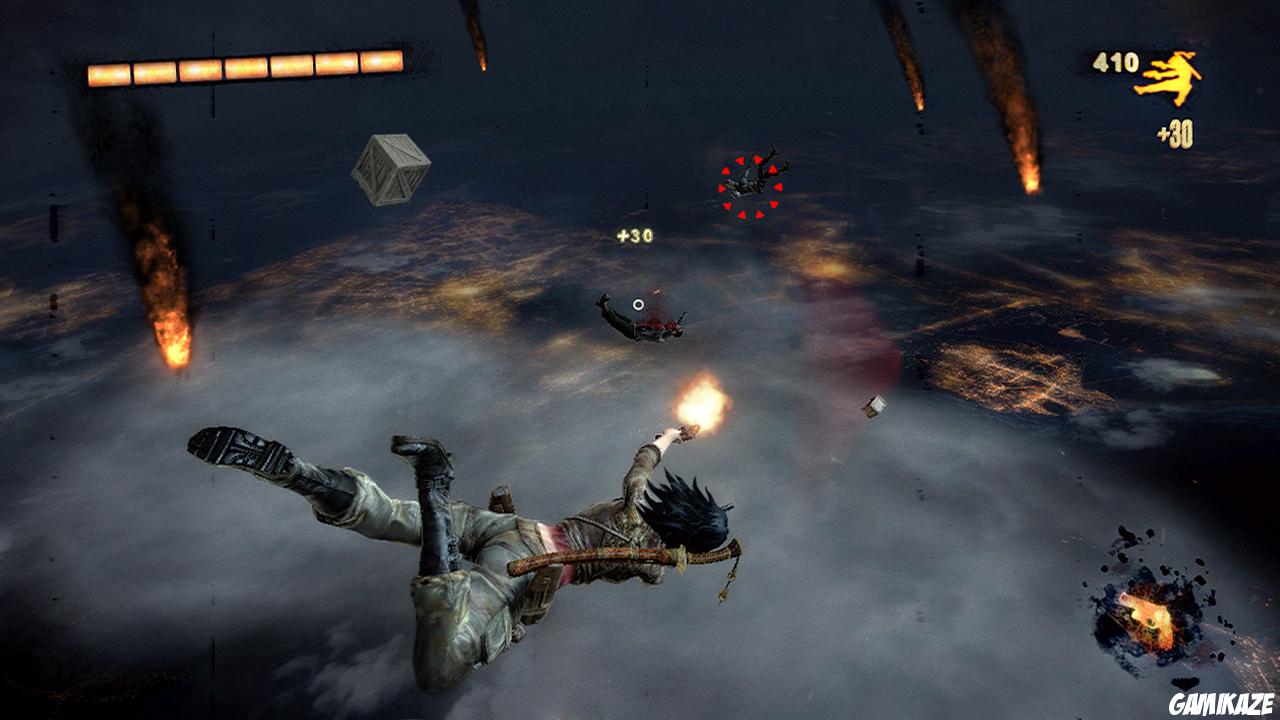Select the yellow acrobat figure icon
This screenshot has width=1280, height=720.
tap(1167, 78)
